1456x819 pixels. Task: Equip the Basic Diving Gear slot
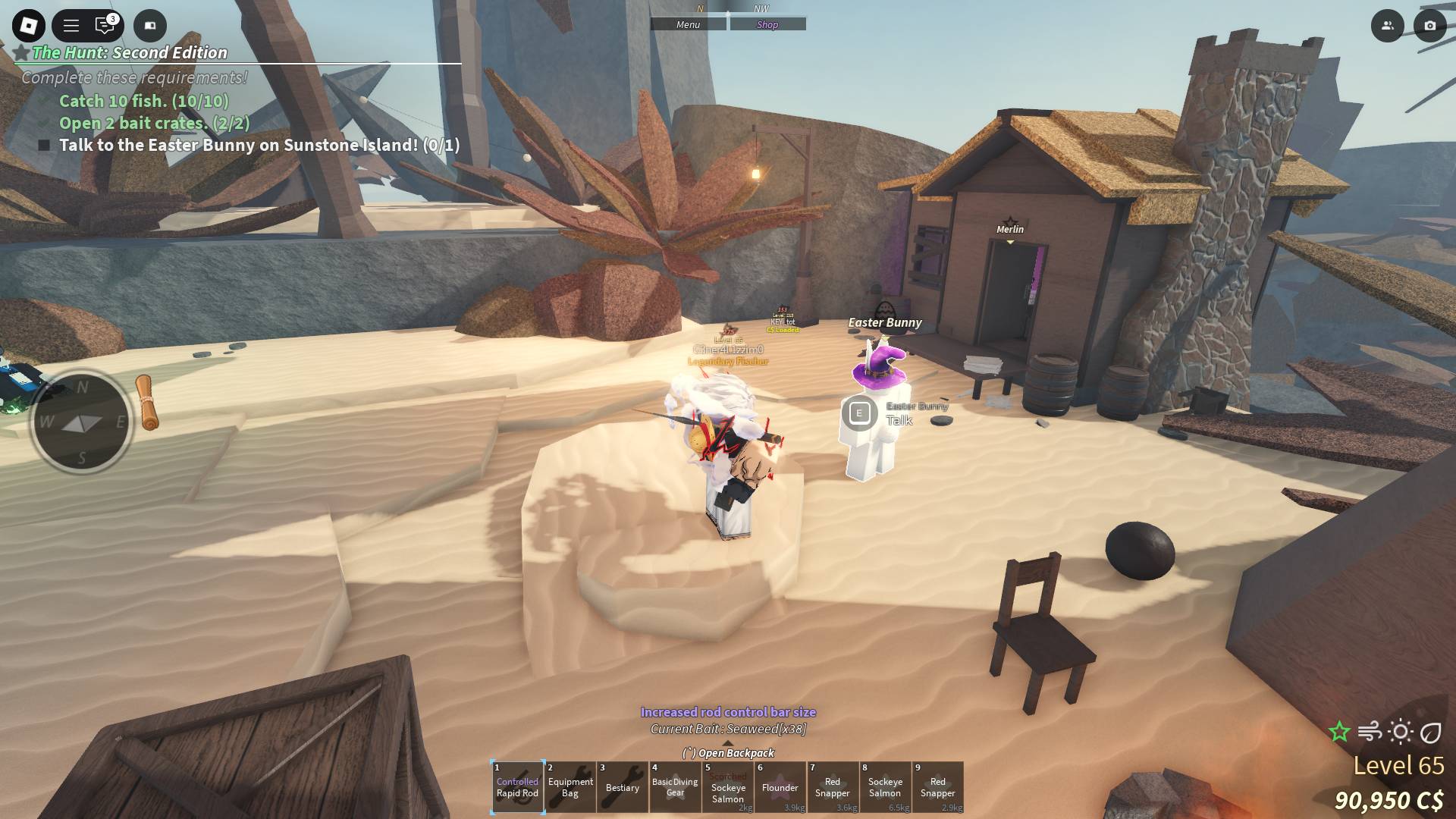point(675,787)
